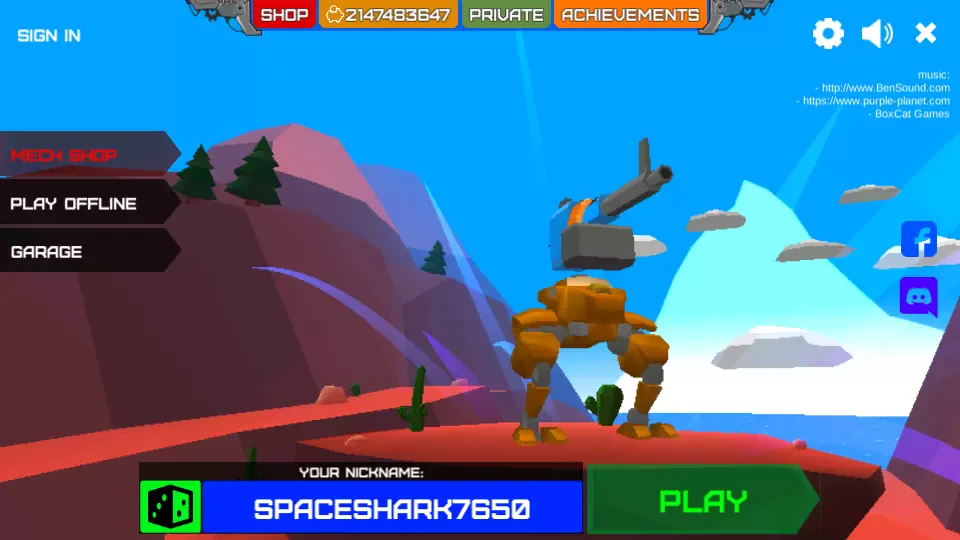Close the game with the X icon

(926, 34)
